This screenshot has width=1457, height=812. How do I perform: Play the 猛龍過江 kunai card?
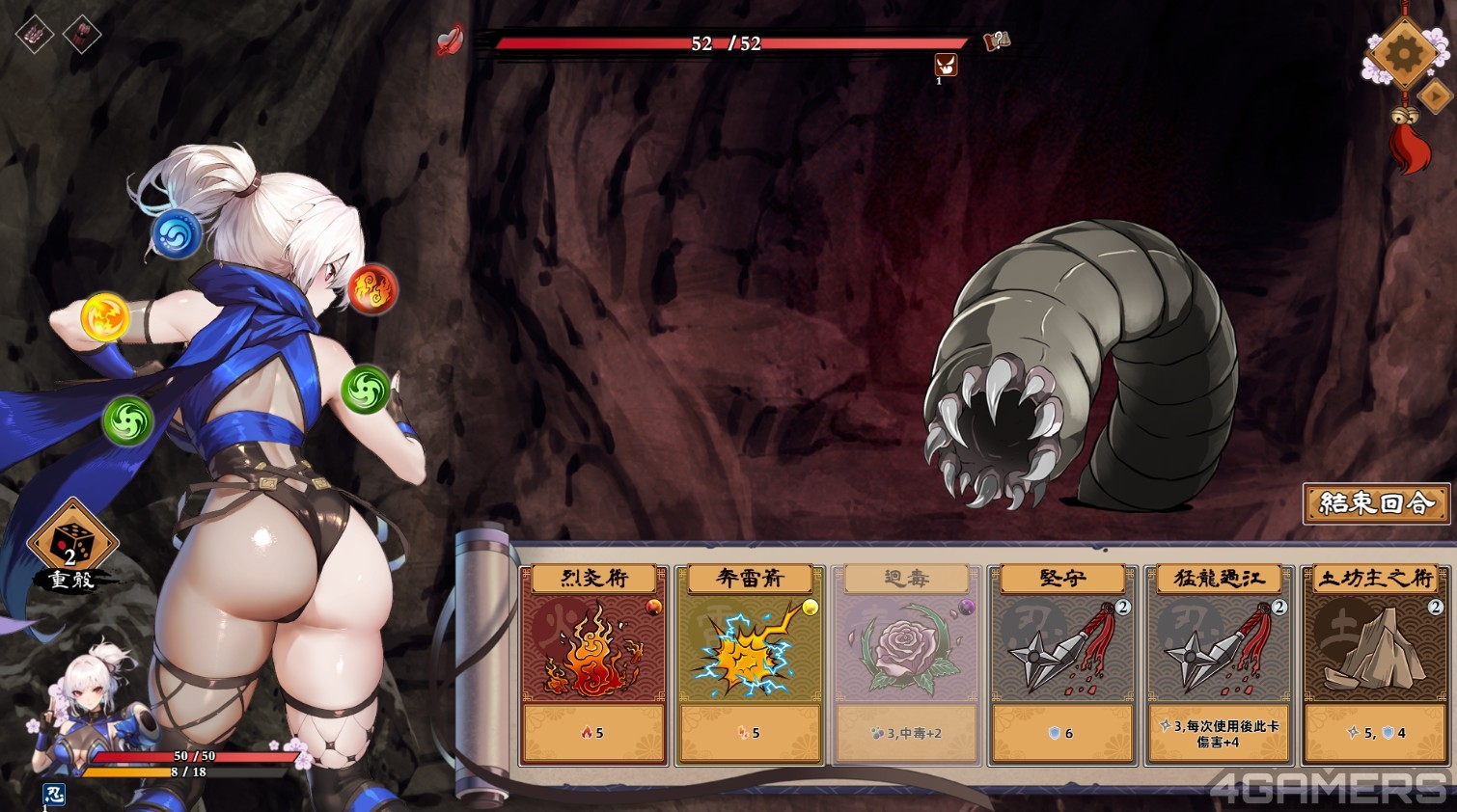(1219, 664)
